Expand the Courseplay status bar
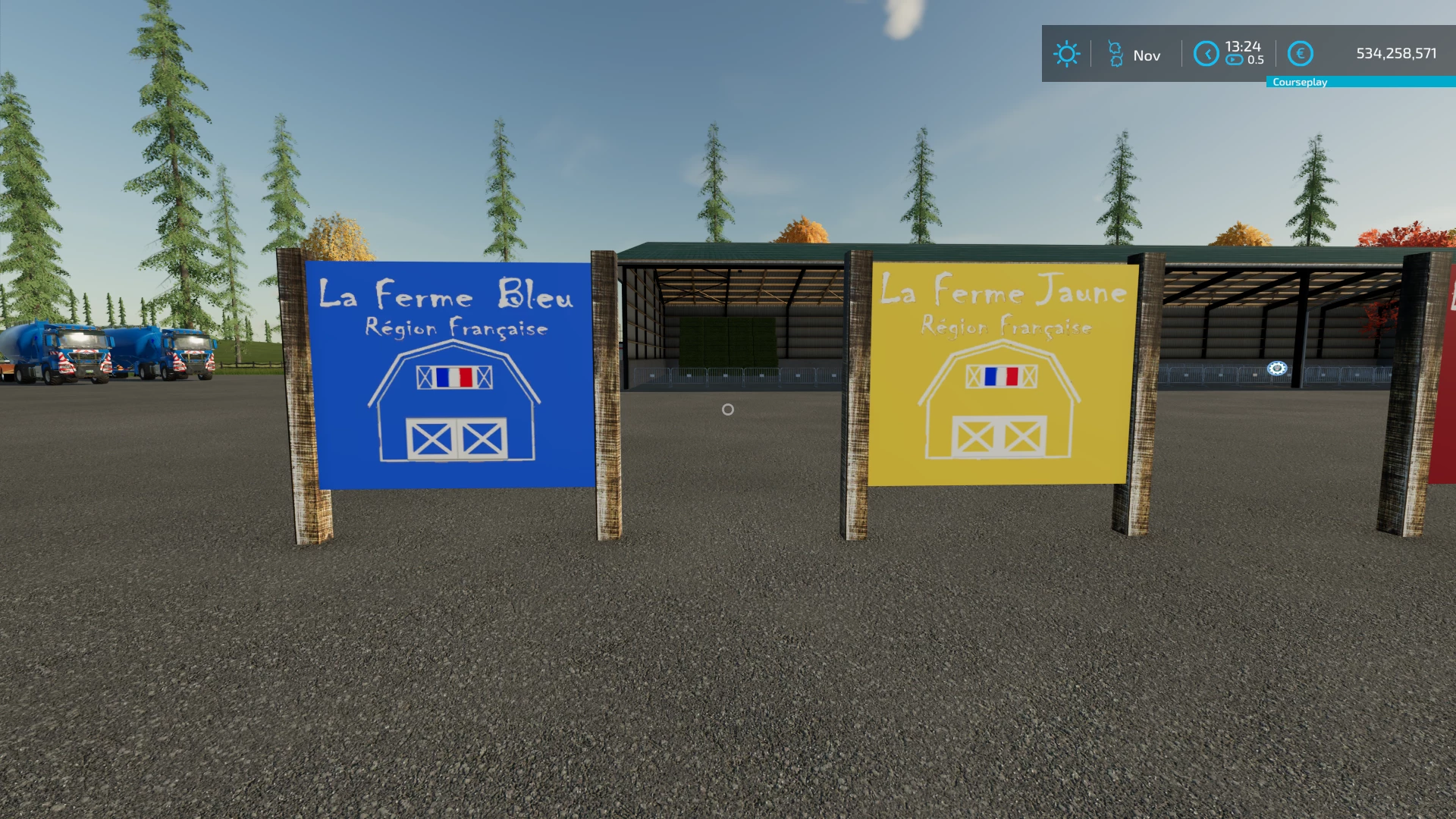Screen dimensions: 1456x819 coord(1300,82)
